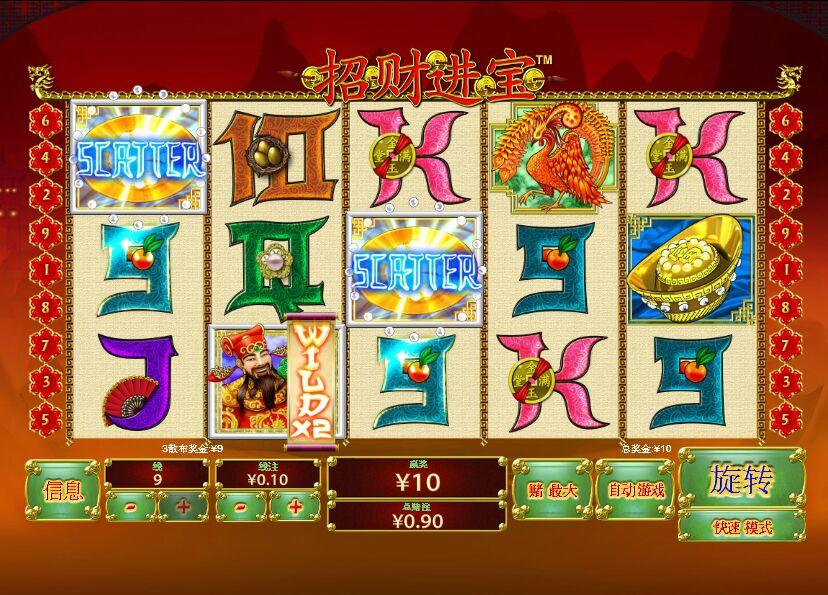Open the 信息 info paytable

(63, 491)
